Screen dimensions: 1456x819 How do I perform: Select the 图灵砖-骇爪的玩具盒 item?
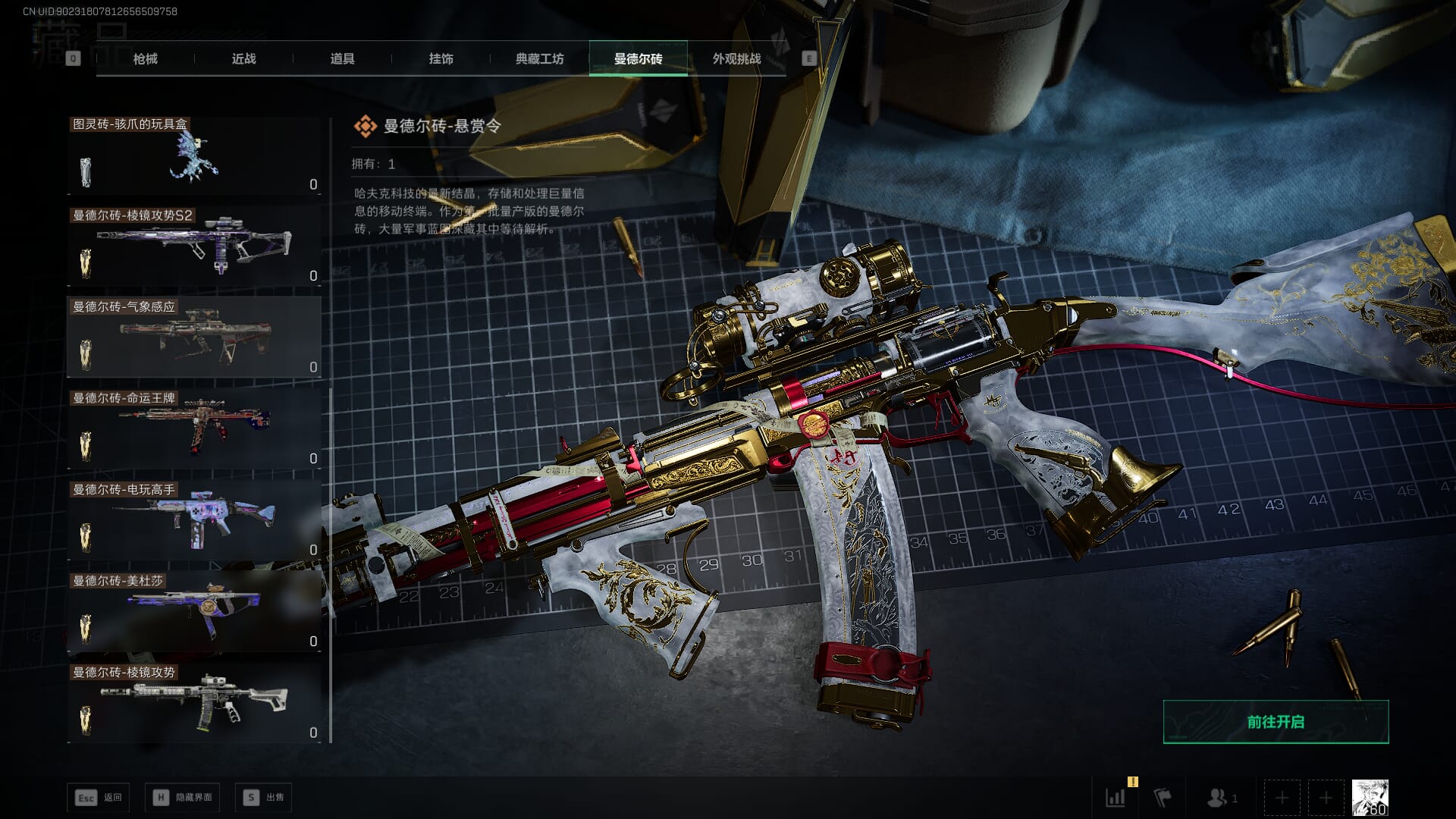pos(194,156)
